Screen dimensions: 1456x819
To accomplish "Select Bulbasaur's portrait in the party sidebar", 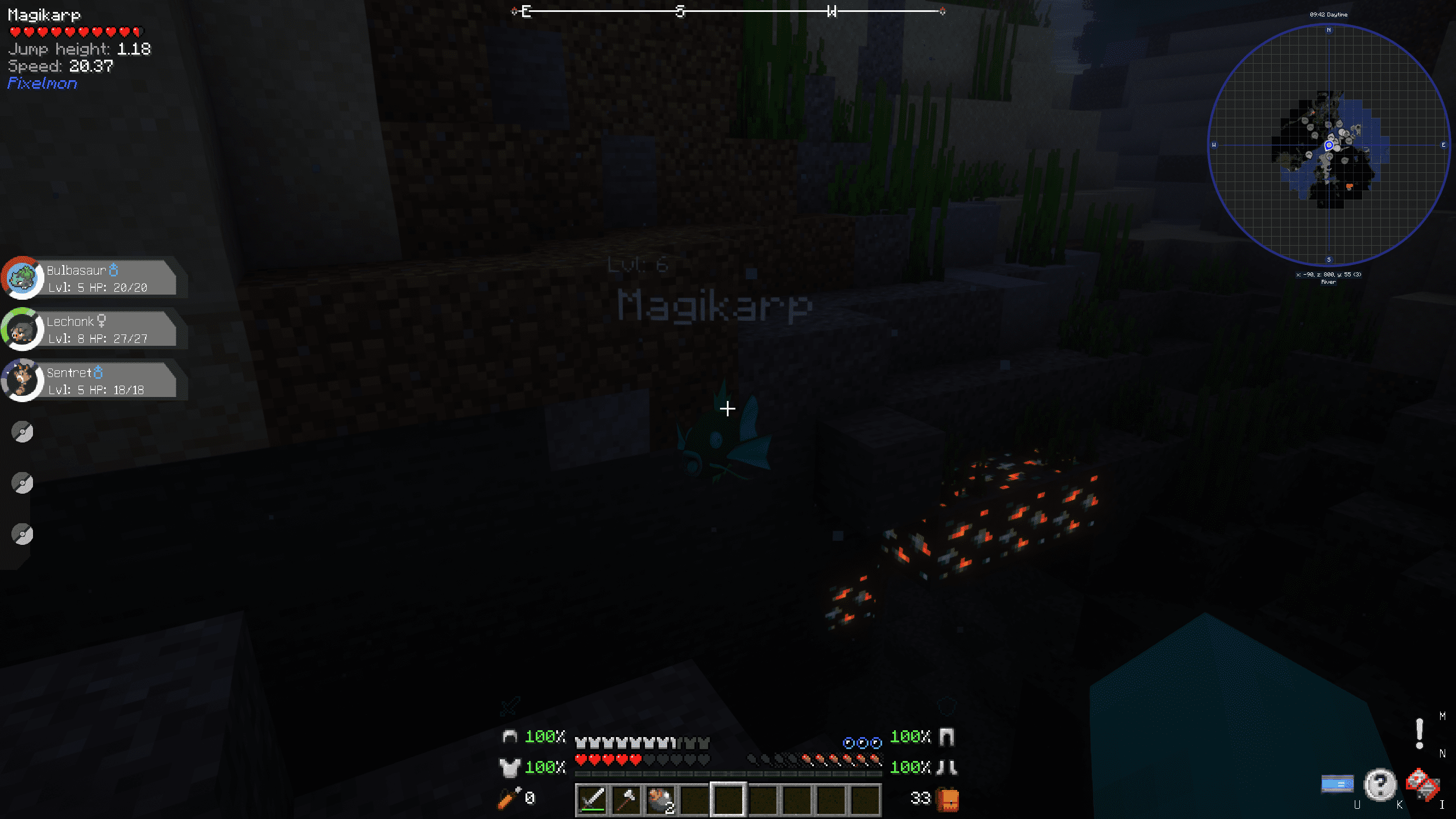I will (x=23, y=278).
